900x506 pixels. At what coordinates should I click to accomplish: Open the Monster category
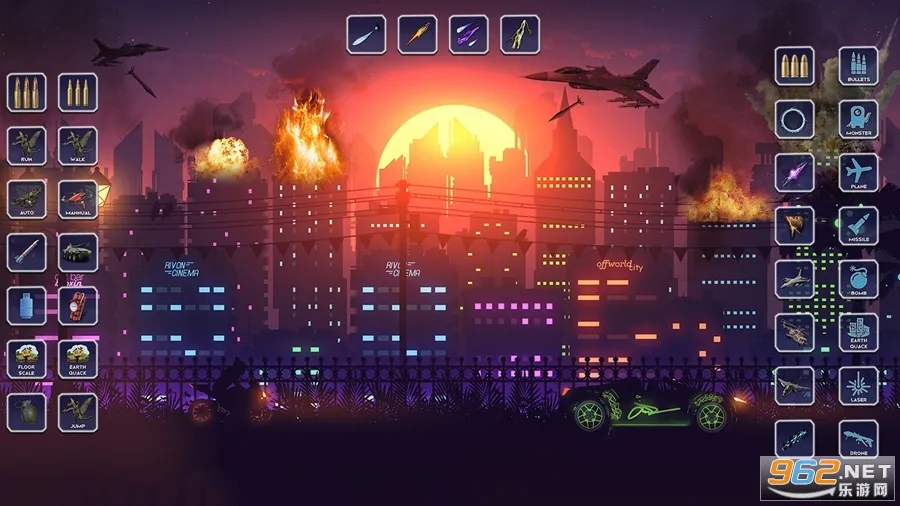pyautogui.click(x=858, y=120)
